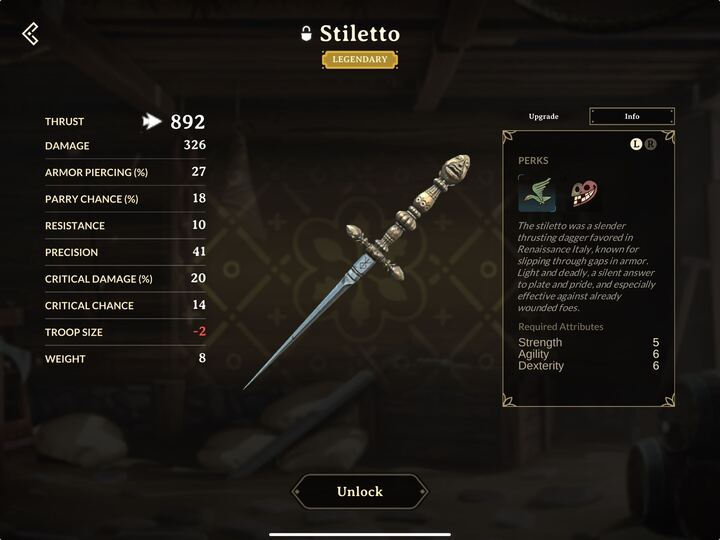Unlock the Stiletto weapon
This screenshot has width=720, height=540.
coord(359,492)
